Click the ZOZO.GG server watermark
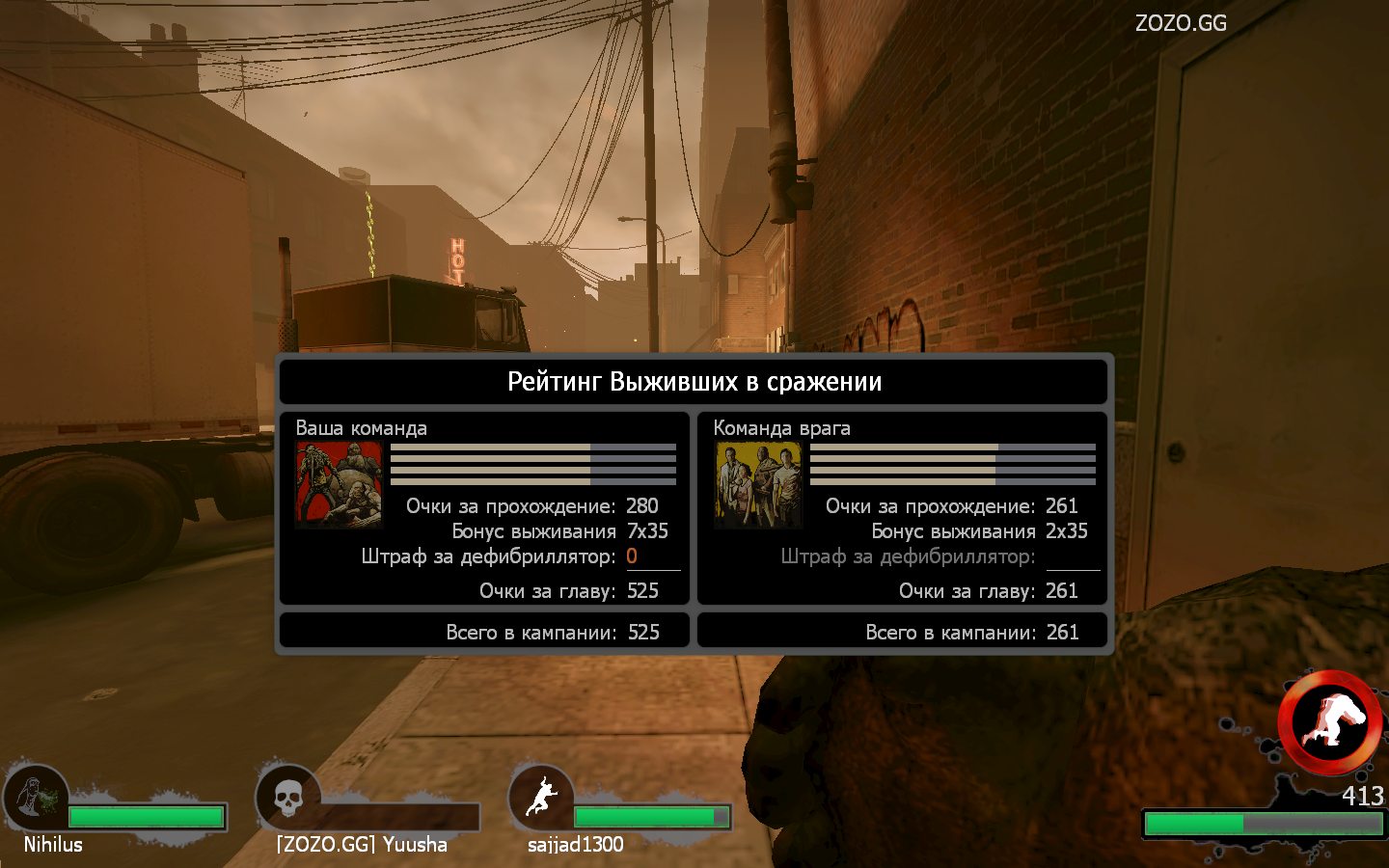This screenshot has width=1389, height=868. pyautogui.click(x=1181, y=23)
